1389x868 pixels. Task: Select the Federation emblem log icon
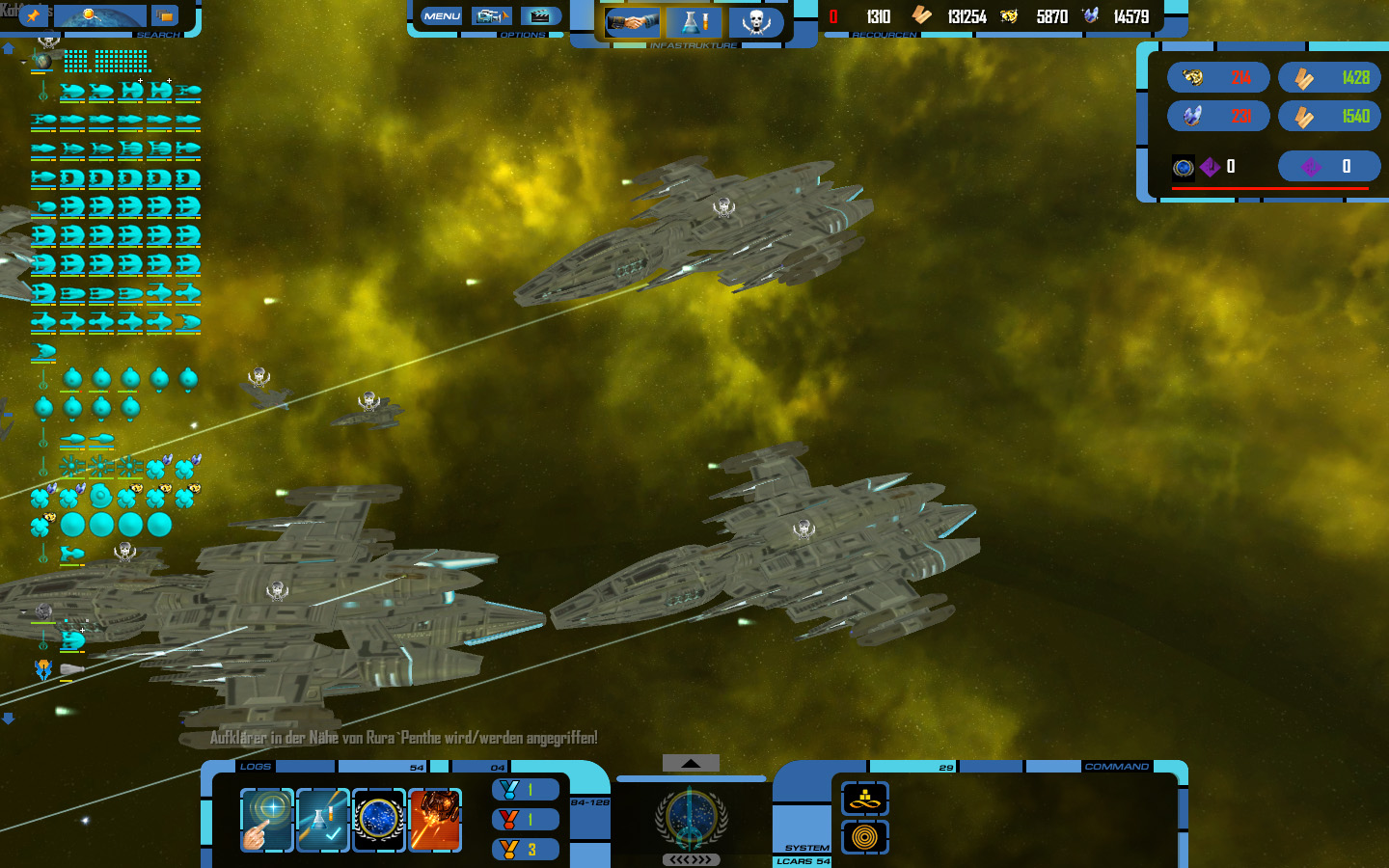click(x=378, y=820)
